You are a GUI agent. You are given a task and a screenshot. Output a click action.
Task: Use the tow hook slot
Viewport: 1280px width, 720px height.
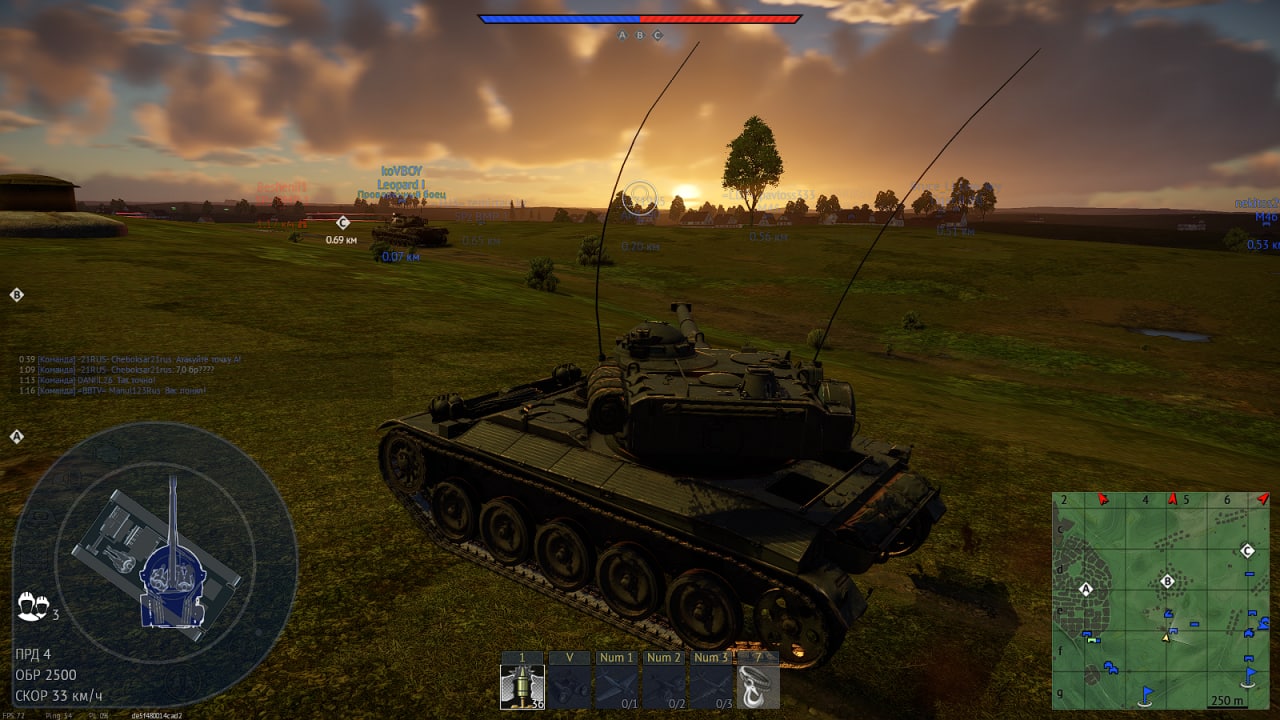click(758, 686)
